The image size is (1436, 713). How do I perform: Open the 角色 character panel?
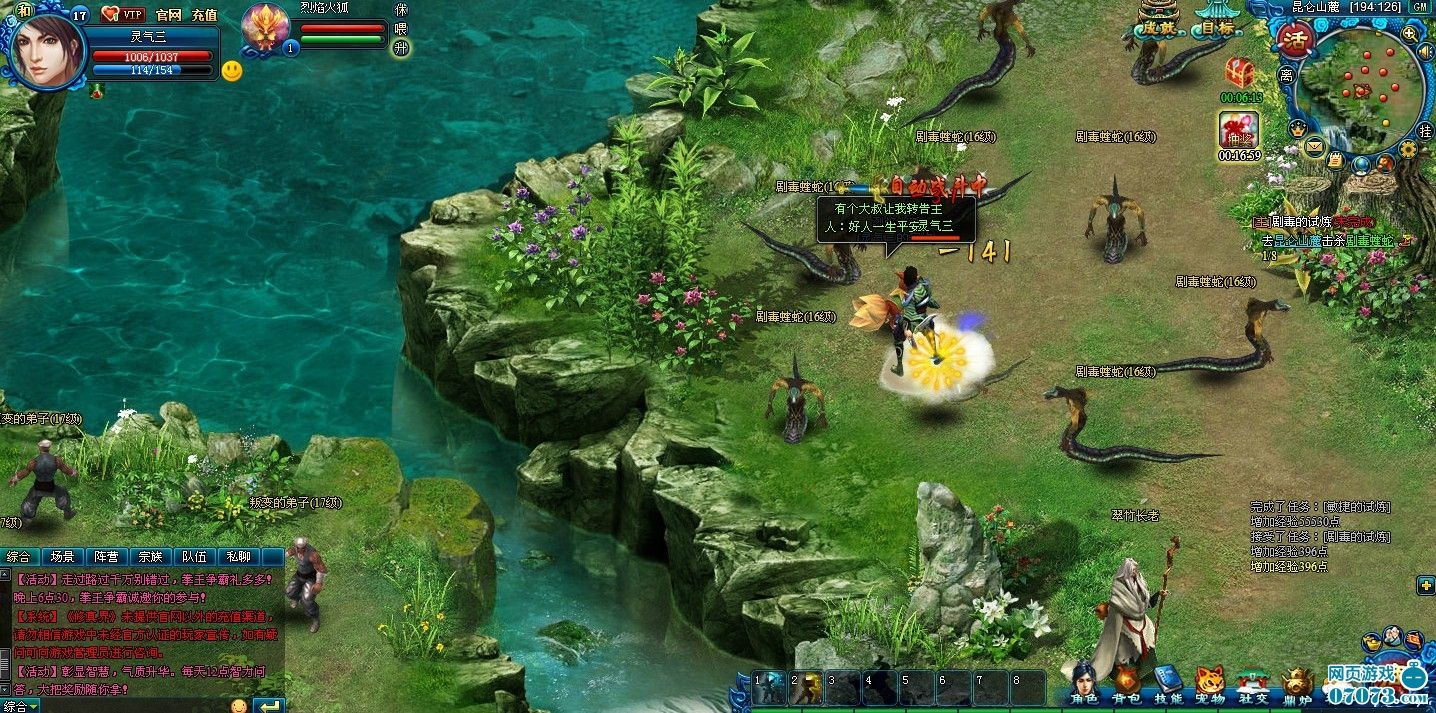[1082, 682]
